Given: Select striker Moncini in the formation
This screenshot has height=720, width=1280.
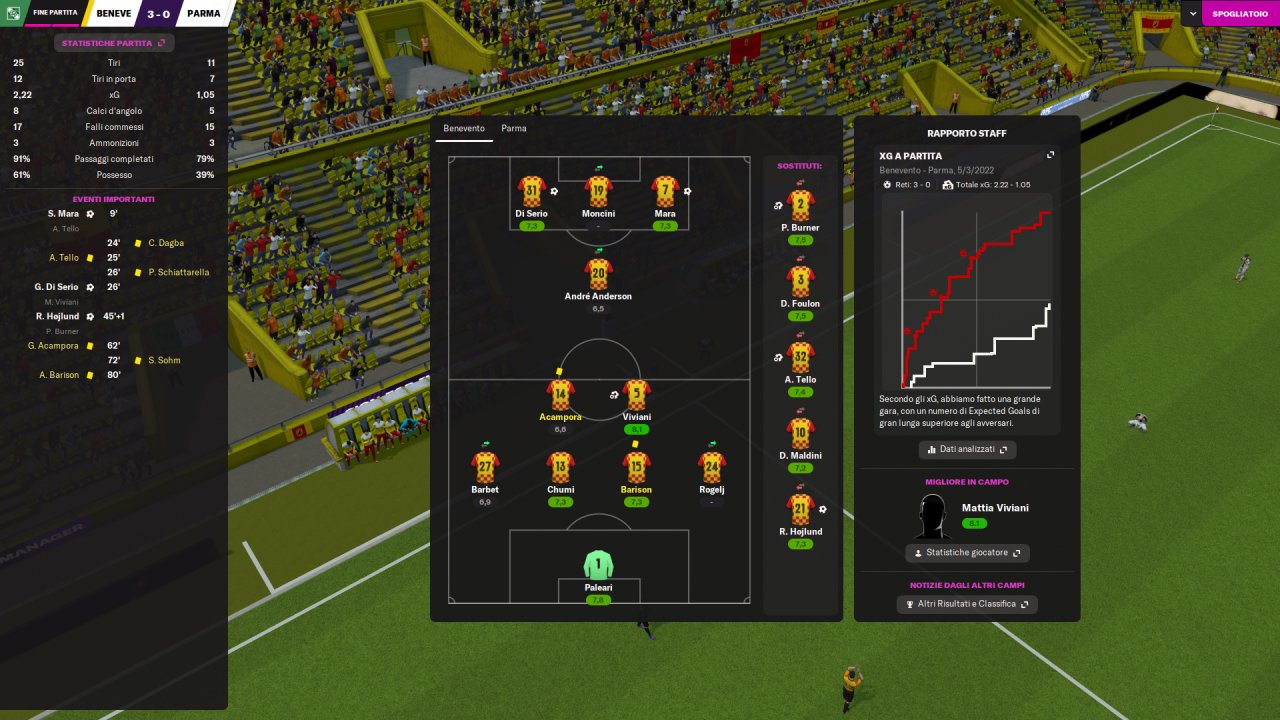Looking at the screenshot, I should click(x=598, y=192).
